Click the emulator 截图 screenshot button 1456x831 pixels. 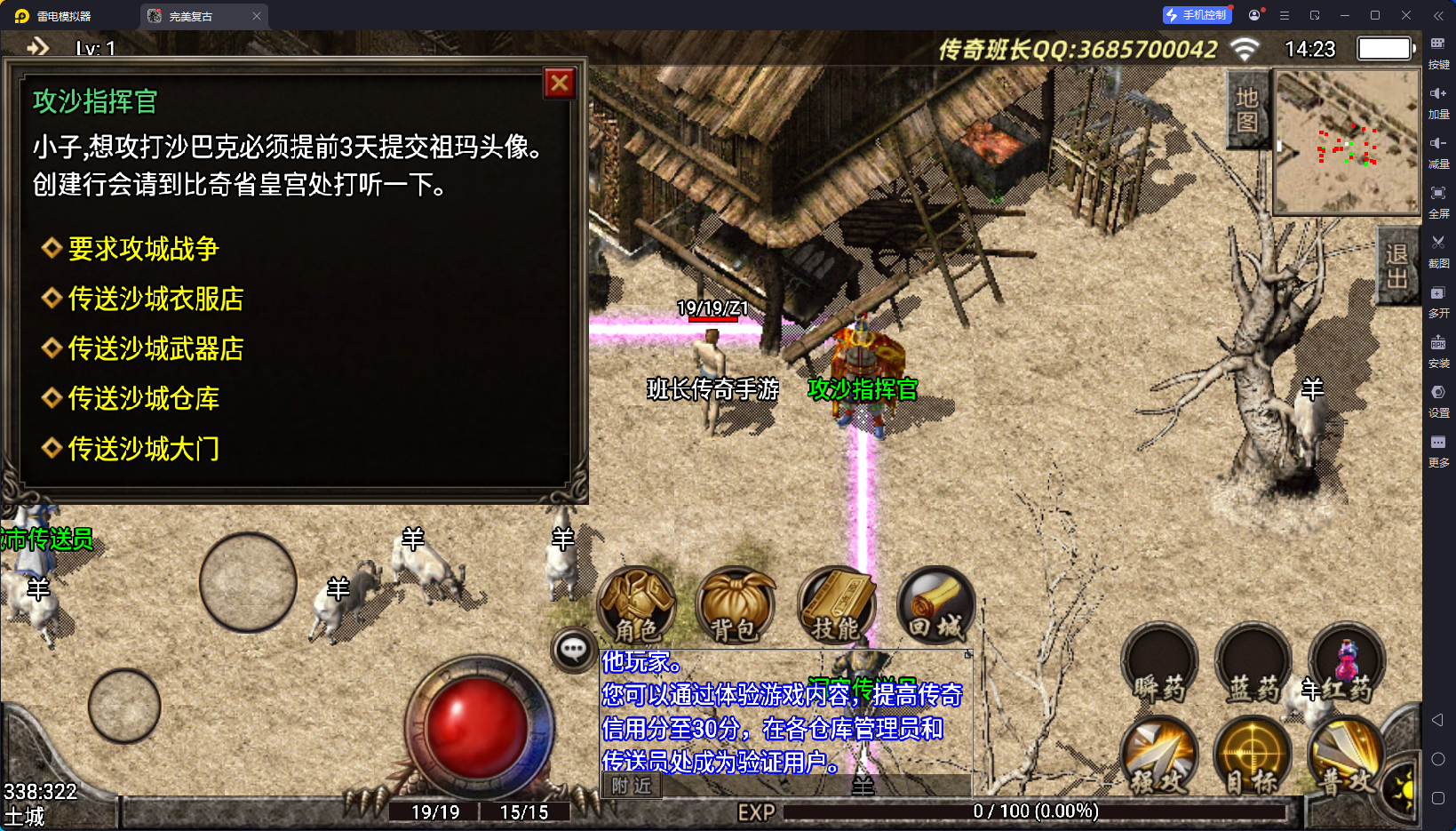(1438, 250)
